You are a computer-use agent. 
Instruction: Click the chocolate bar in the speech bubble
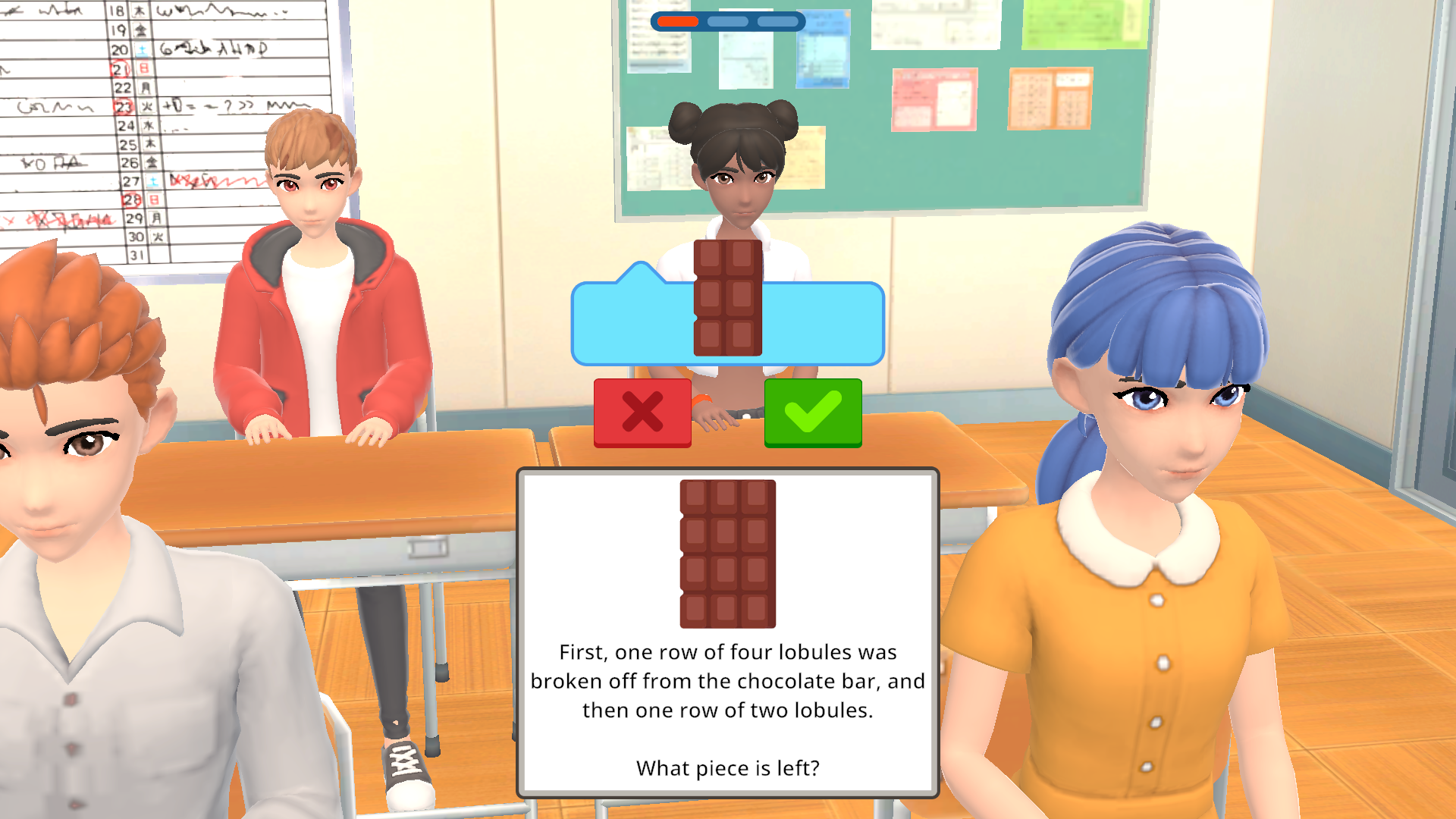(x=726, y=298)
